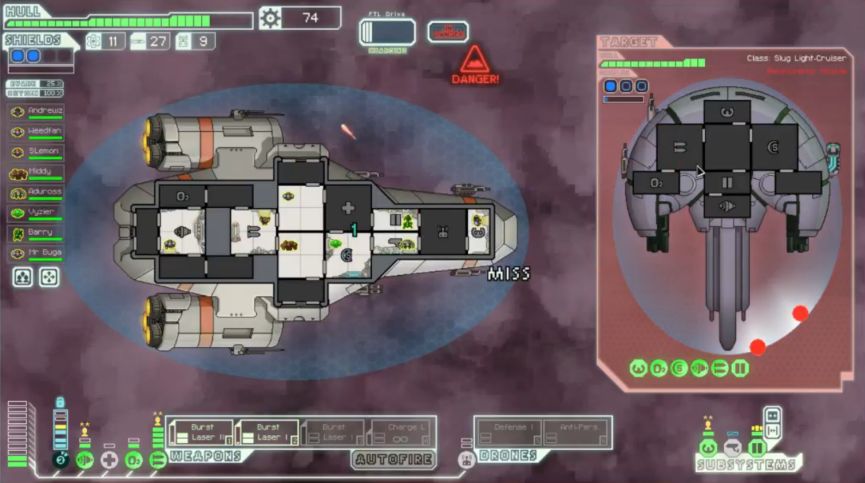Screen dimensions: 865x483
Task: Toggle the Autofire button
Action: coord(393,457)
